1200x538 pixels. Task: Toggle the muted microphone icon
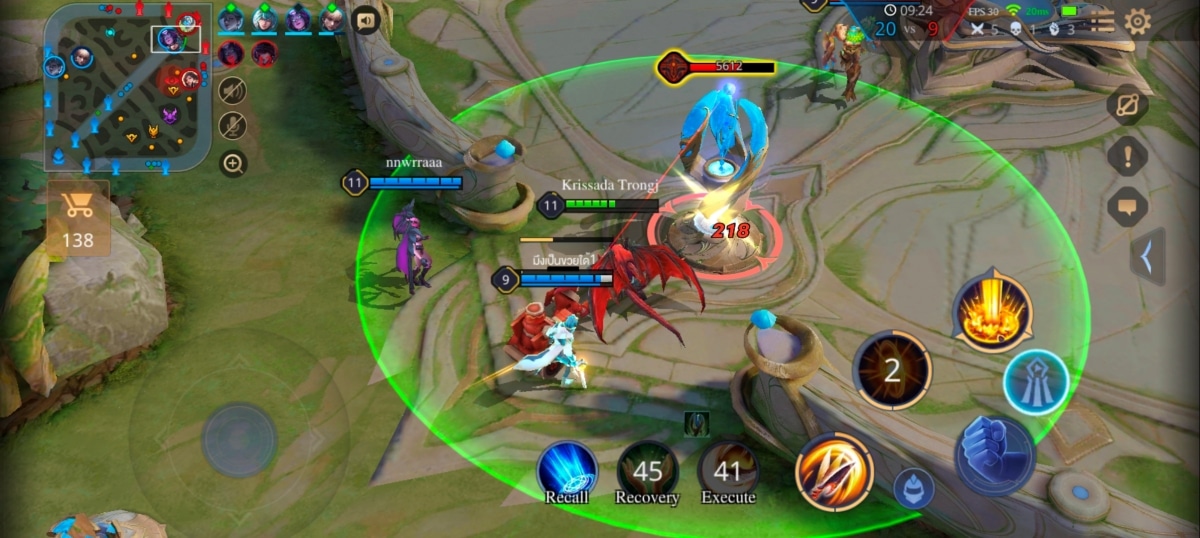[x=232, y=125]
